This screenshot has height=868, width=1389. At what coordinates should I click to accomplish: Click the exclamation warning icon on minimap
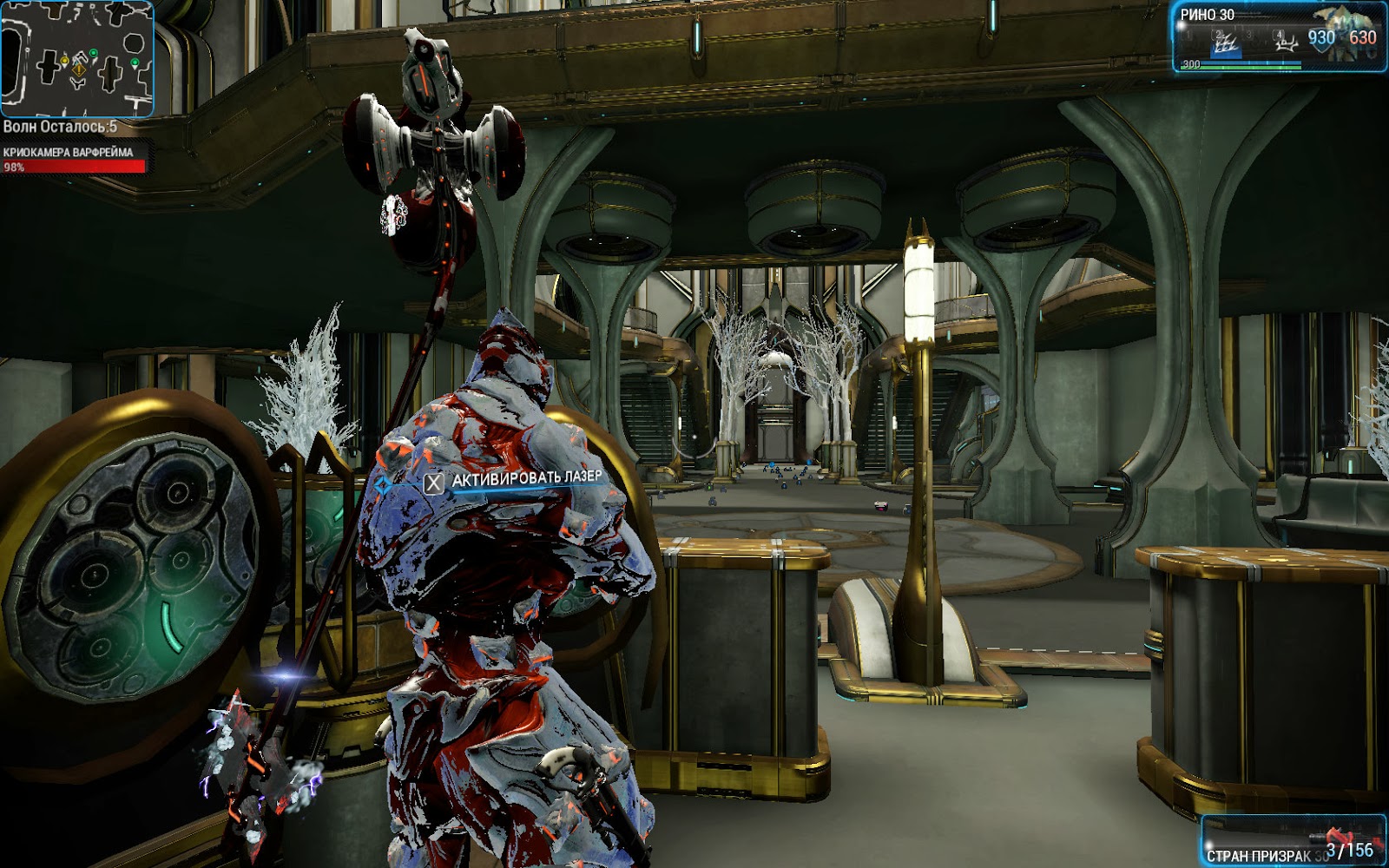tap(79, 70)
